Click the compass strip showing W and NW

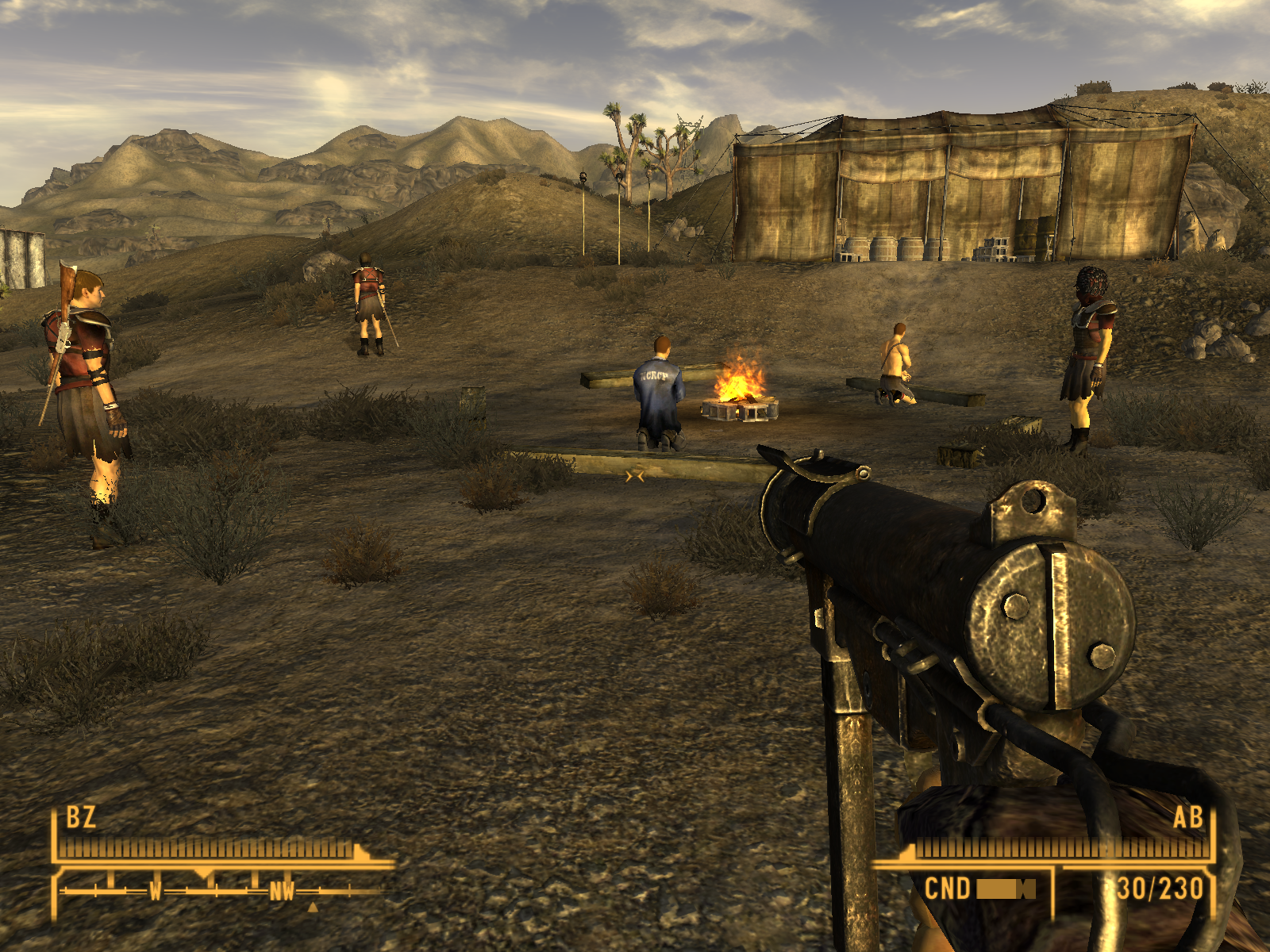218,890
